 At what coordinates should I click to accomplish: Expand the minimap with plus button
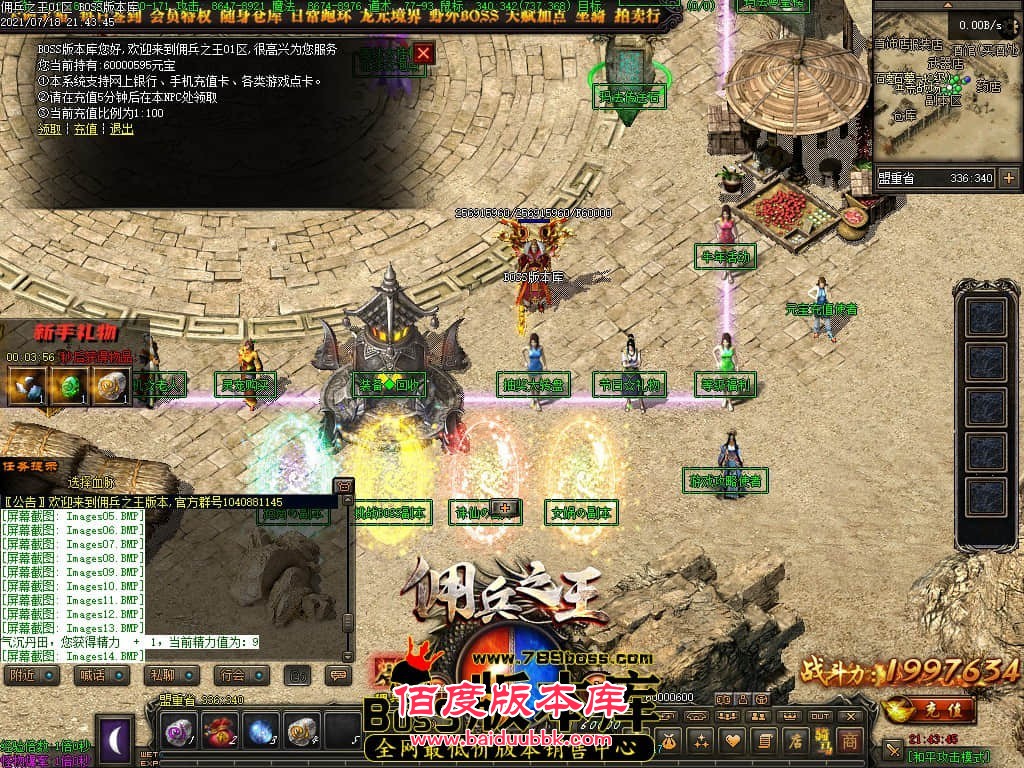pos(1008,178)
